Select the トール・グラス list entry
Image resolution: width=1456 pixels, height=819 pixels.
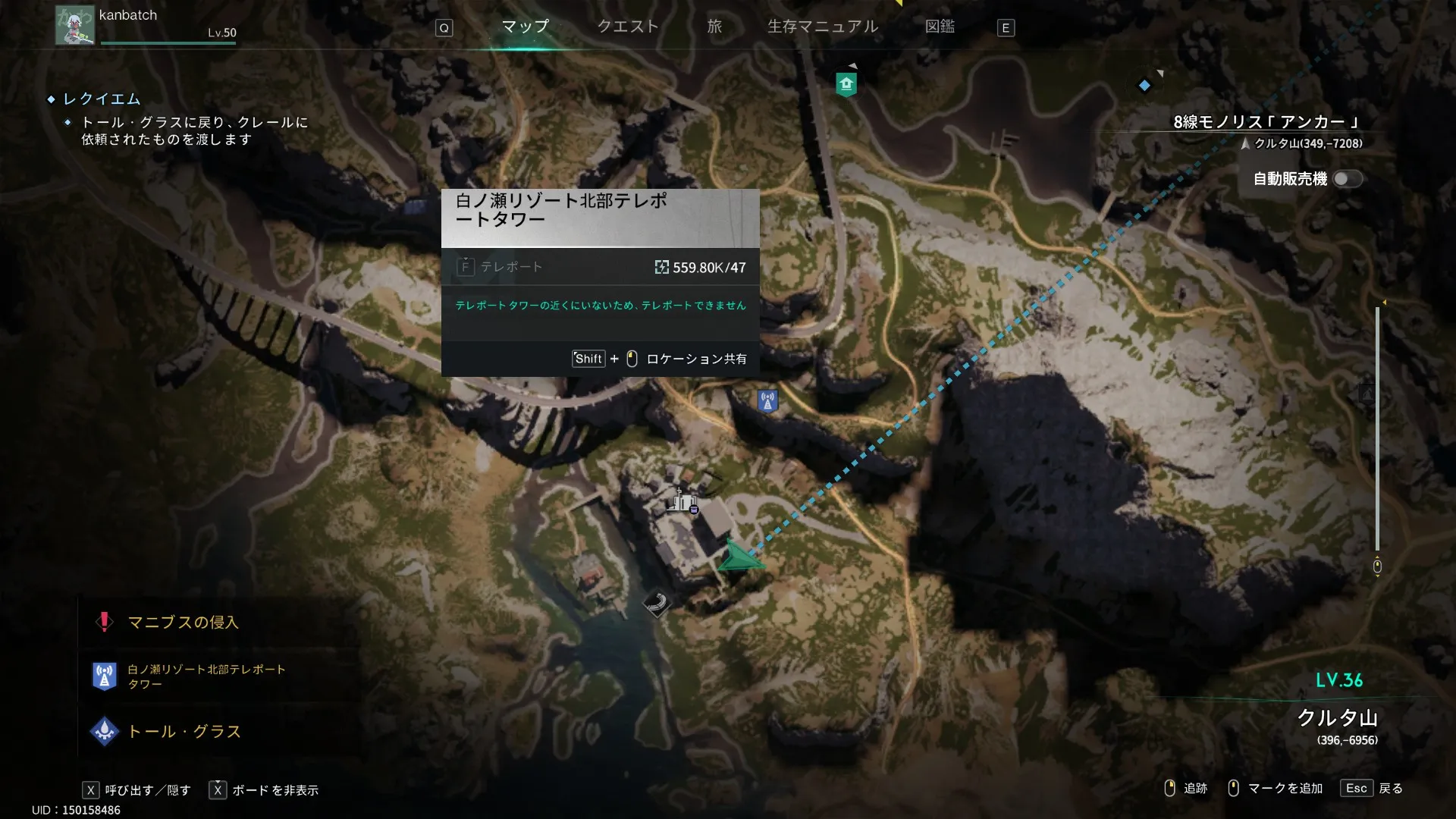[184, 732]
